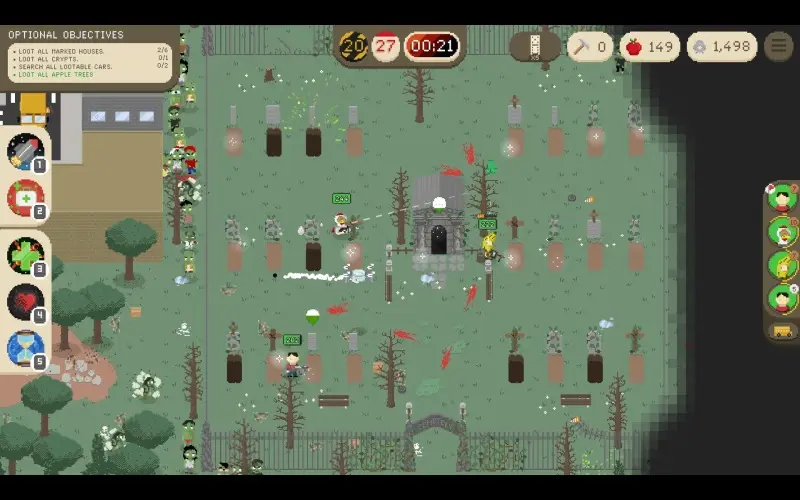Click the yellow school bus button
The width and height of the screenshot is (800, 500).
pyautogui.click(x=783, y=331)
